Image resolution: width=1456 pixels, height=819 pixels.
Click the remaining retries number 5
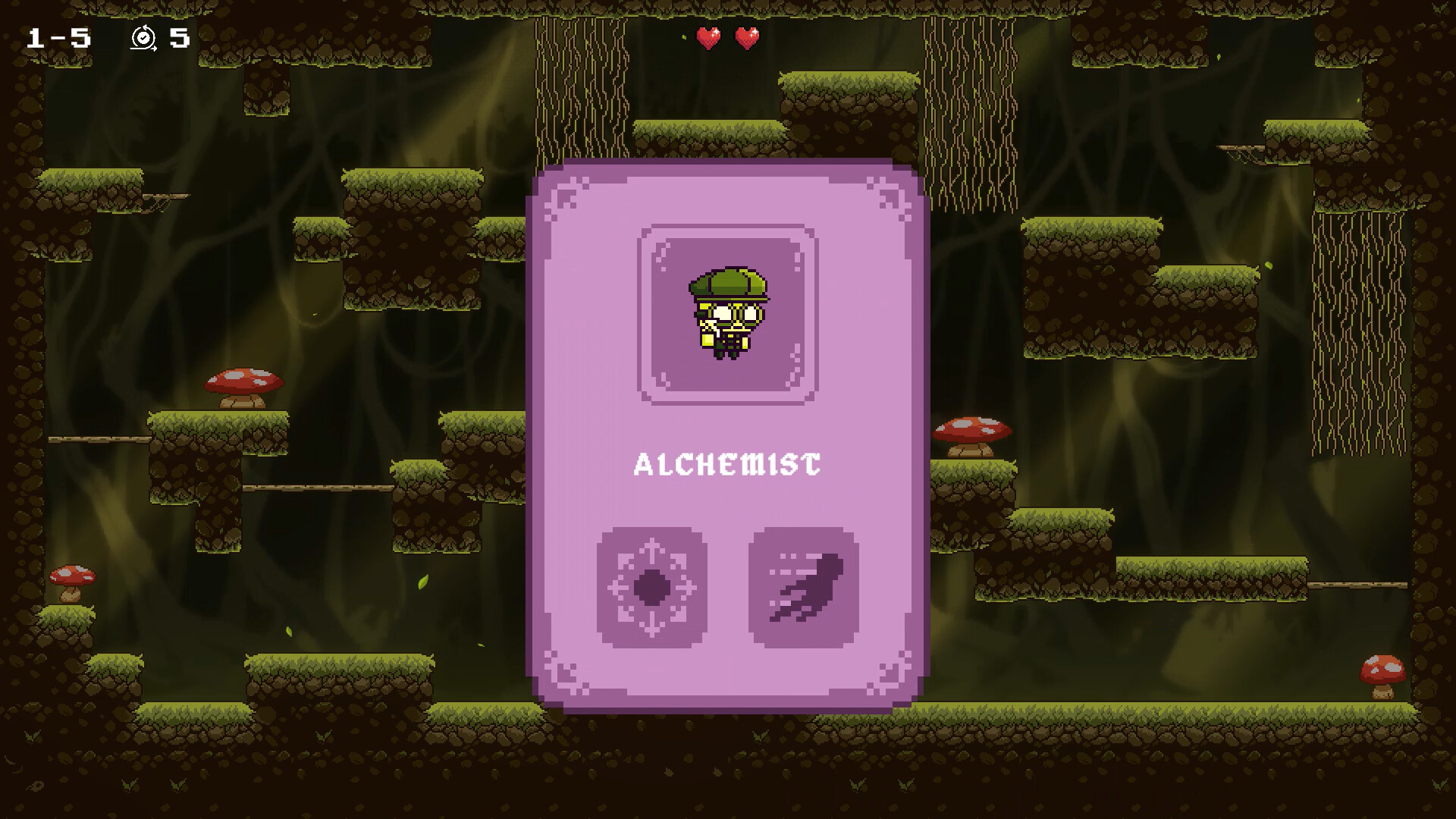coord(180,36)
